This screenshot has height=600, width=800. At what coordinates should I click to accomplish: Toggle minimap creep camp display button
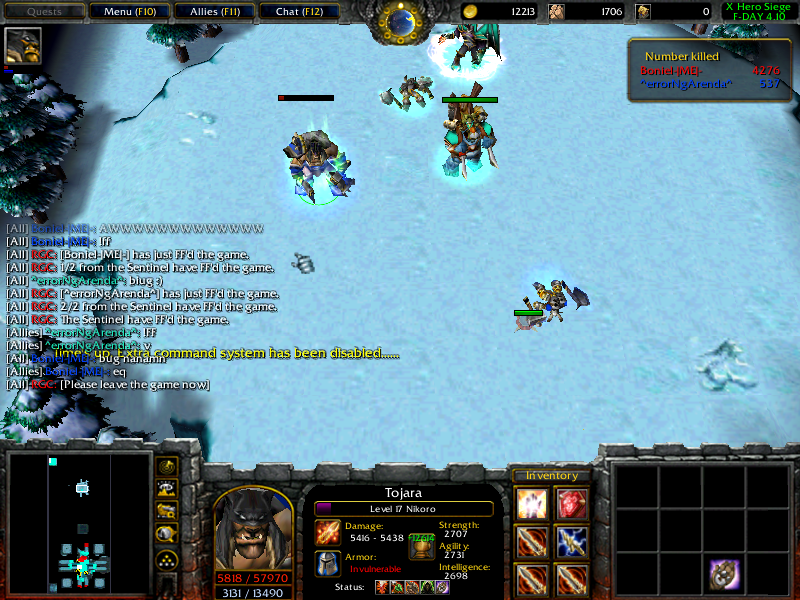coord(167,534)
